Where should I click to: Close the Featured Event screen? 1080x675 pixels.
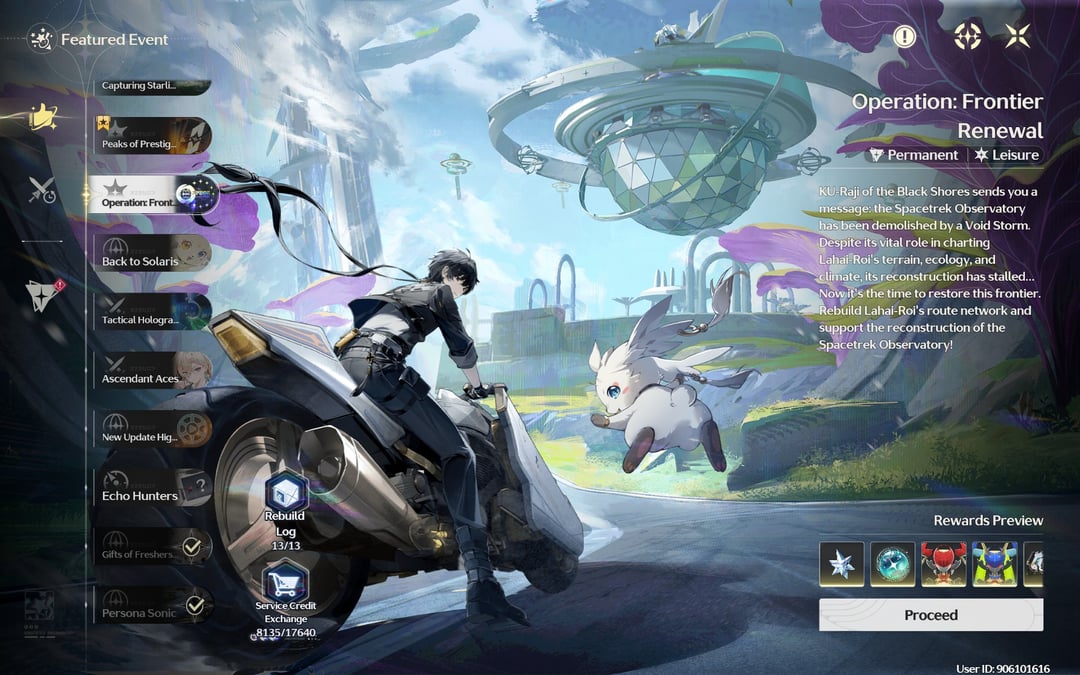tap(1017, 37)
